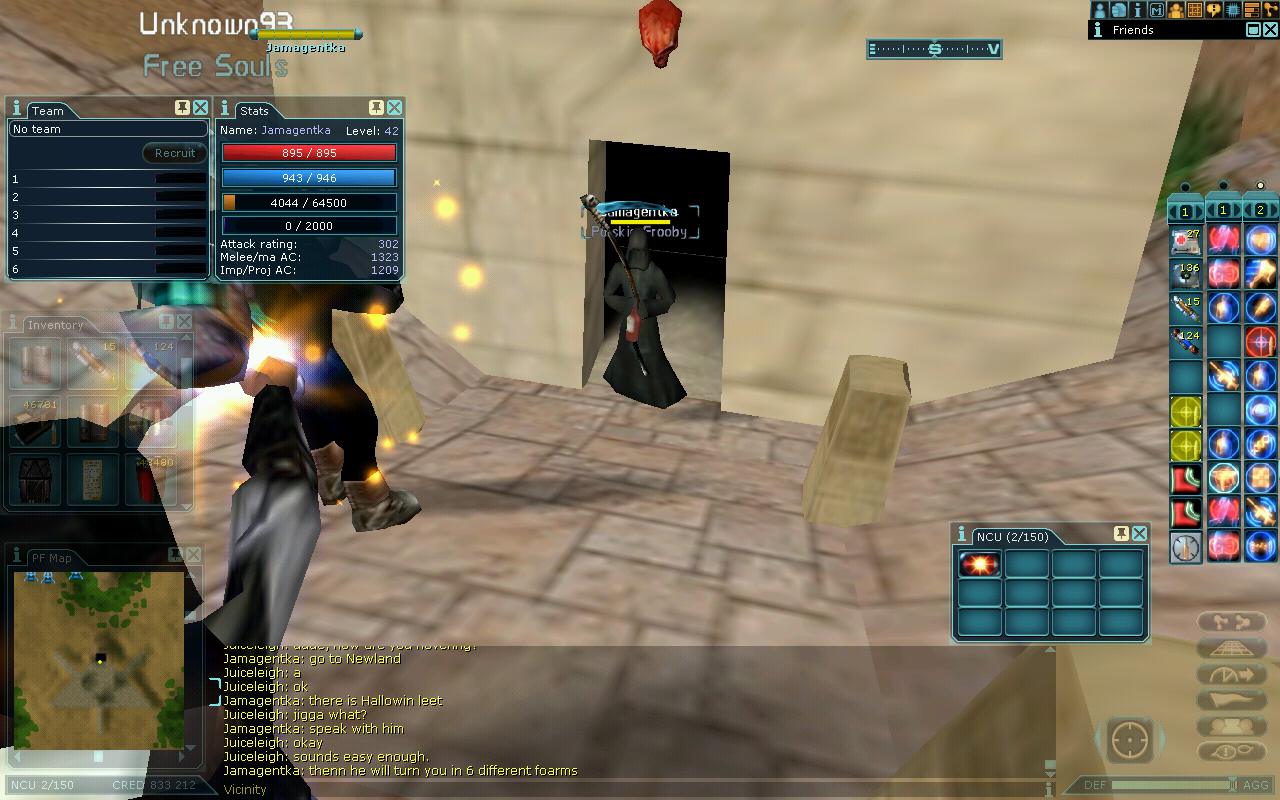This screenshot has height=800, width=1280.
Task: Maximize the Friends window
Action: click(x=1253, y=30)
